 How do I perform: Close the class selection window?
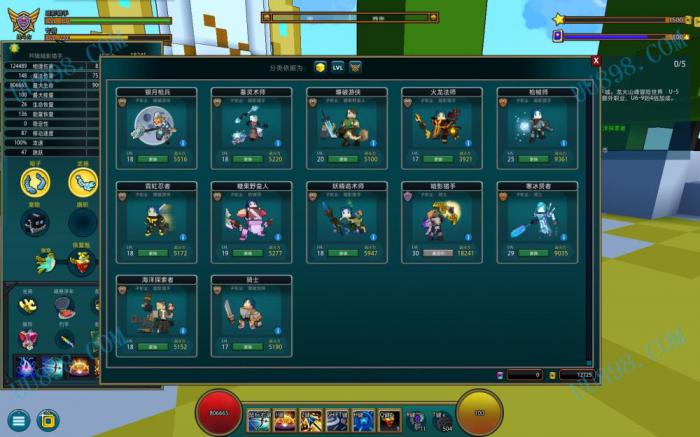pyautogui.click(x=596, y=61)
